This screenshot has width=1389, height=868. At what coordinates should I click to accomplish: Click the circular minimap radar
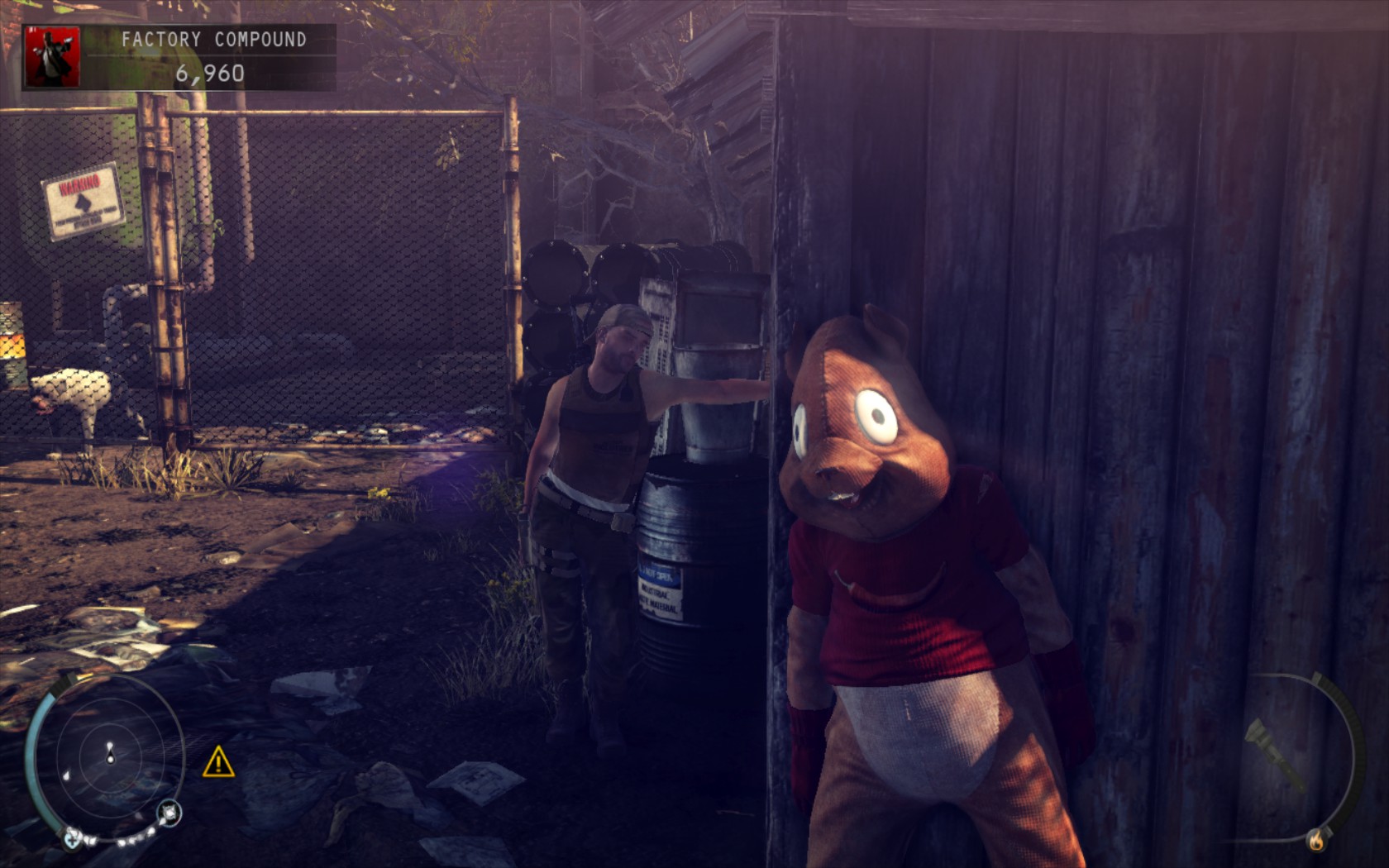(110, 758)
